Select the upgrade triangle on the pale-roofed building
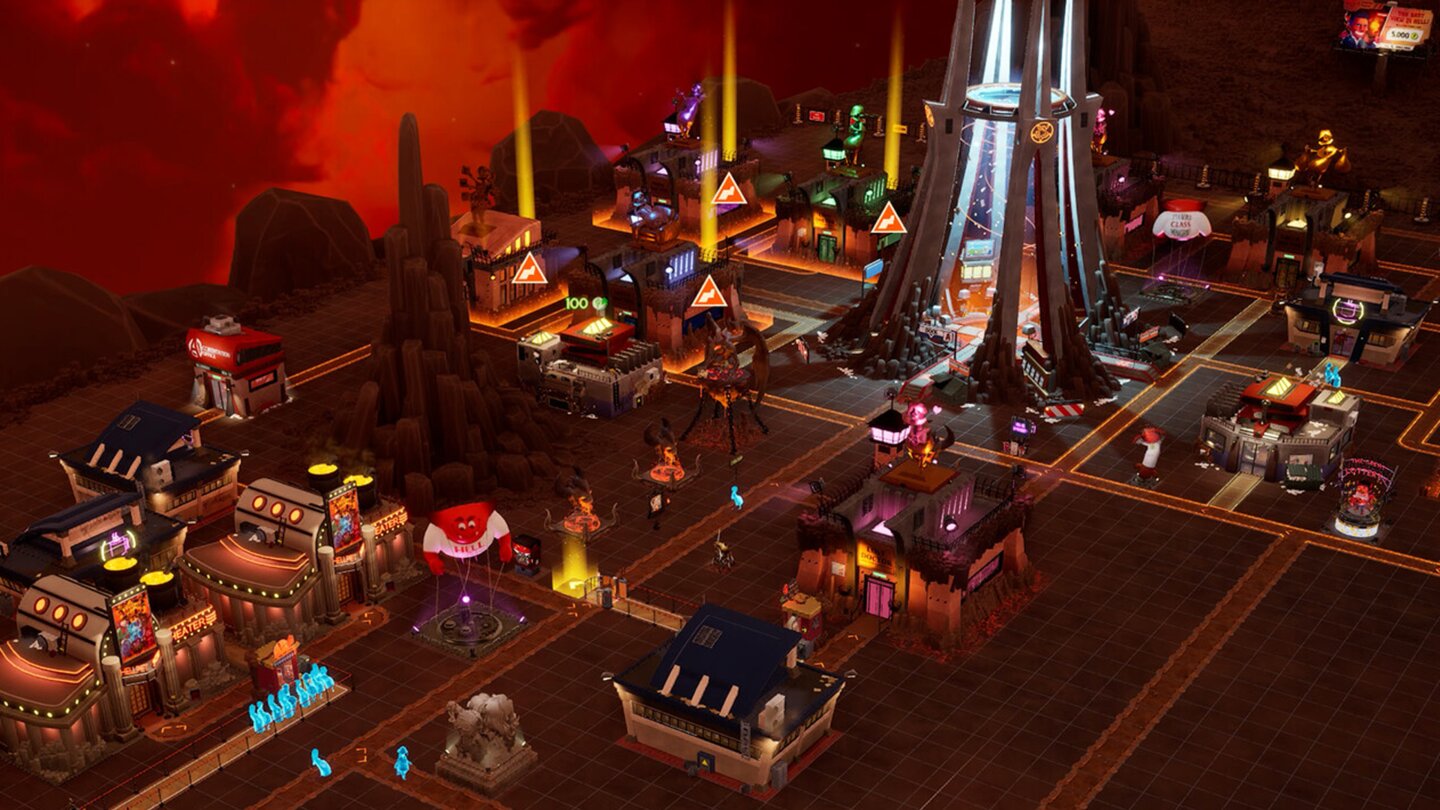 point(529,269)
